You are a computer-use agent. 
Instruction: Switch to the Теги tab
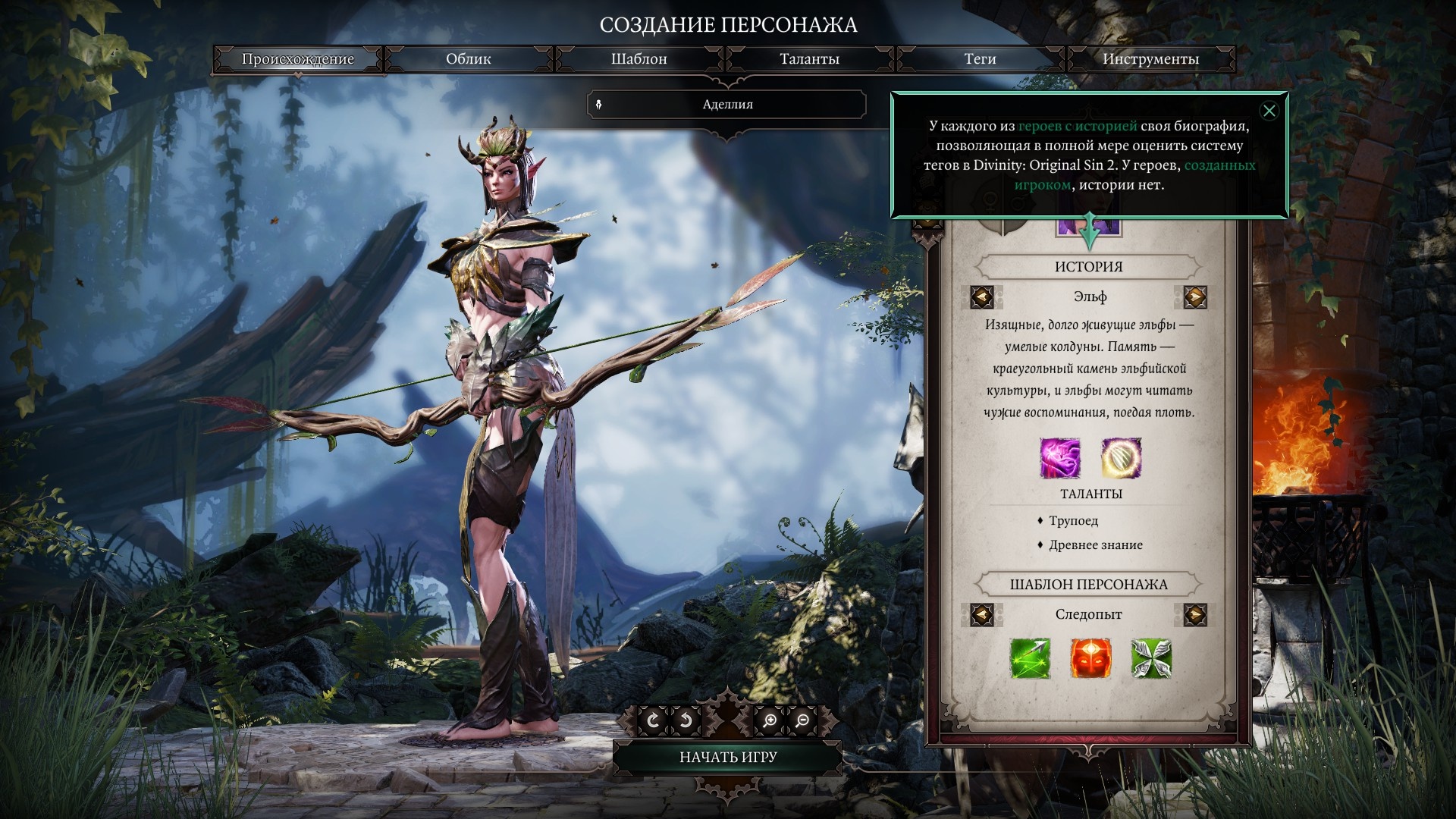tap(978, 58)
